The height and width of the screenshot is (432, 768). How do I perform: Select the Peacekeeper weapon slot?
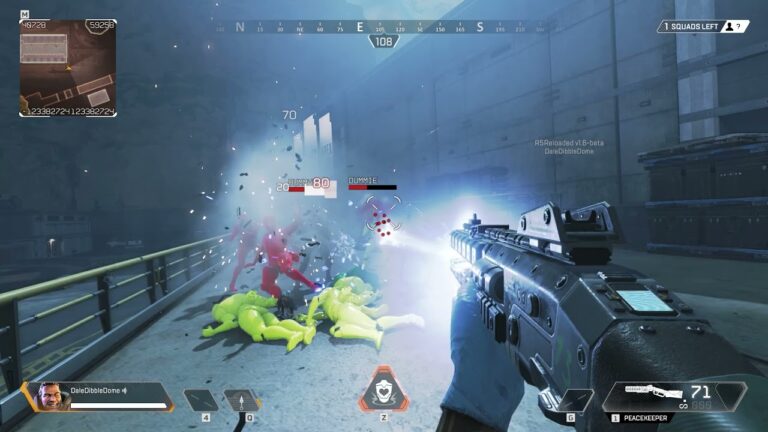674,398
